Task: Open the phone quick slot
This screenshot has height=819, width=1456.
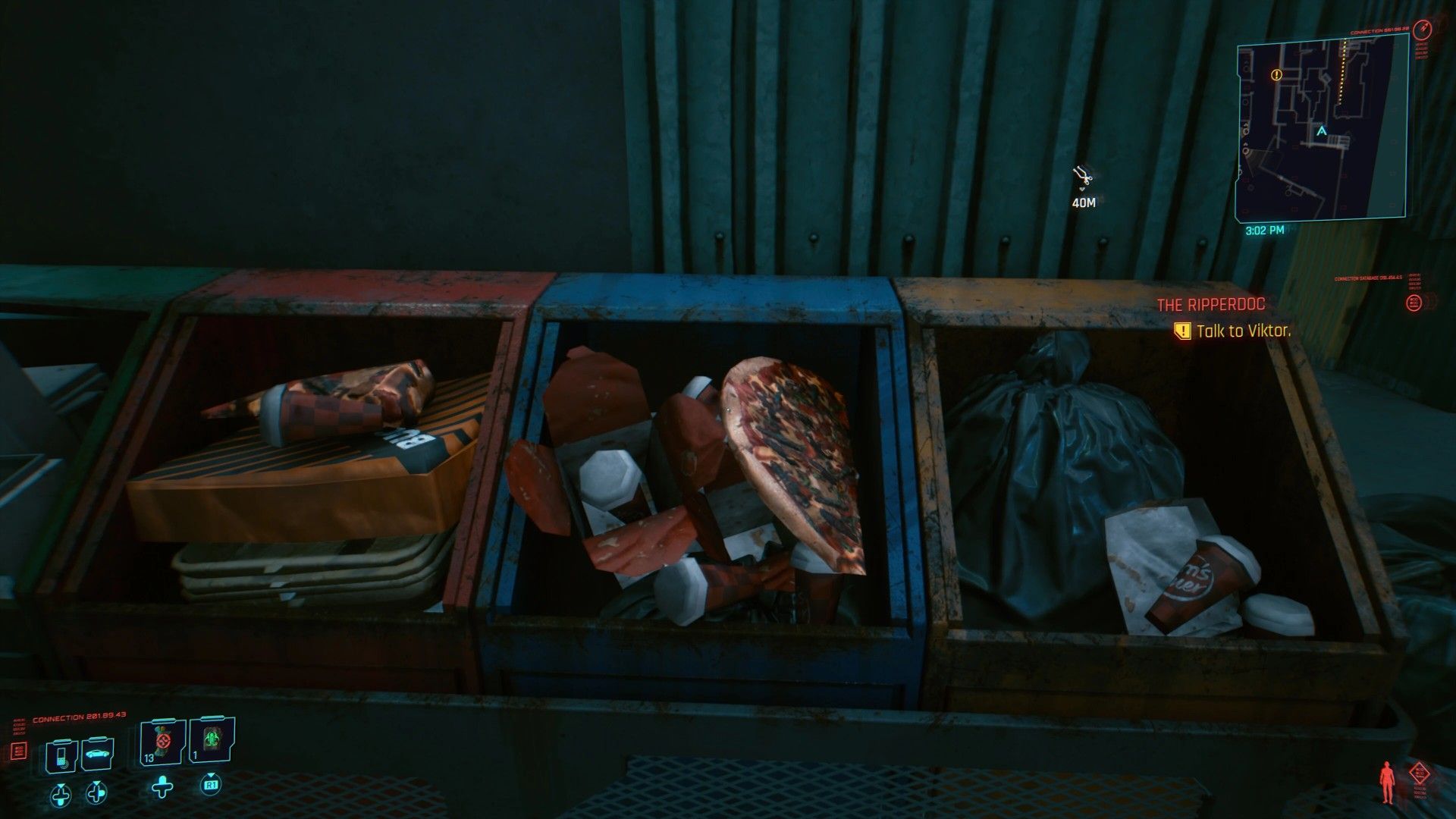Action: (x=61, y=755)
